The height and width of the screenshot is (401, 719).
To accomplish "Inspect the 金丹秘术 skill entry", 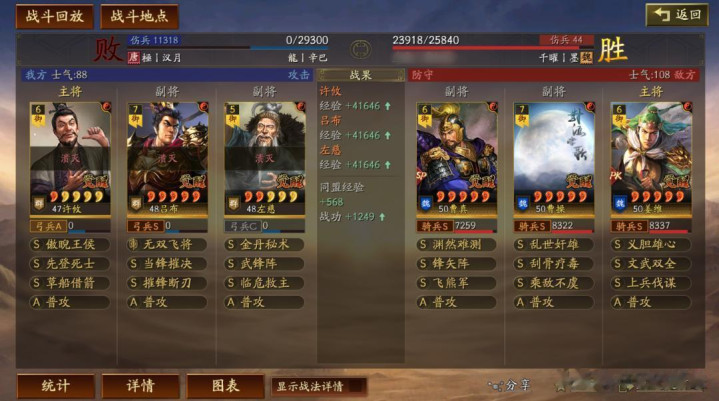I will (264, 244).
